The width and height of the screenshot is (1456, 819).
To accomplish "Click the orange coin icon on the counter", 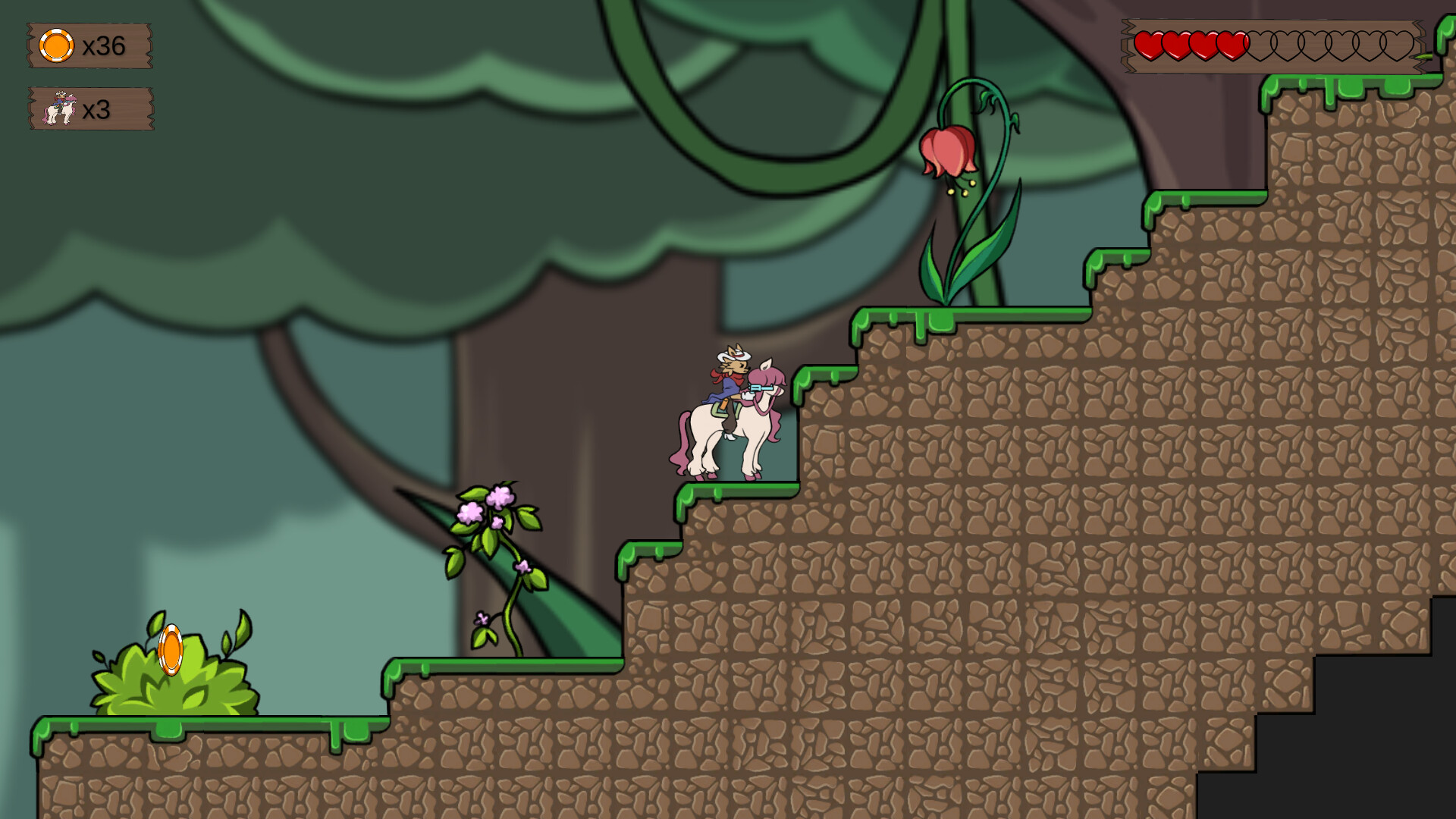I will [x=57, y=47].
